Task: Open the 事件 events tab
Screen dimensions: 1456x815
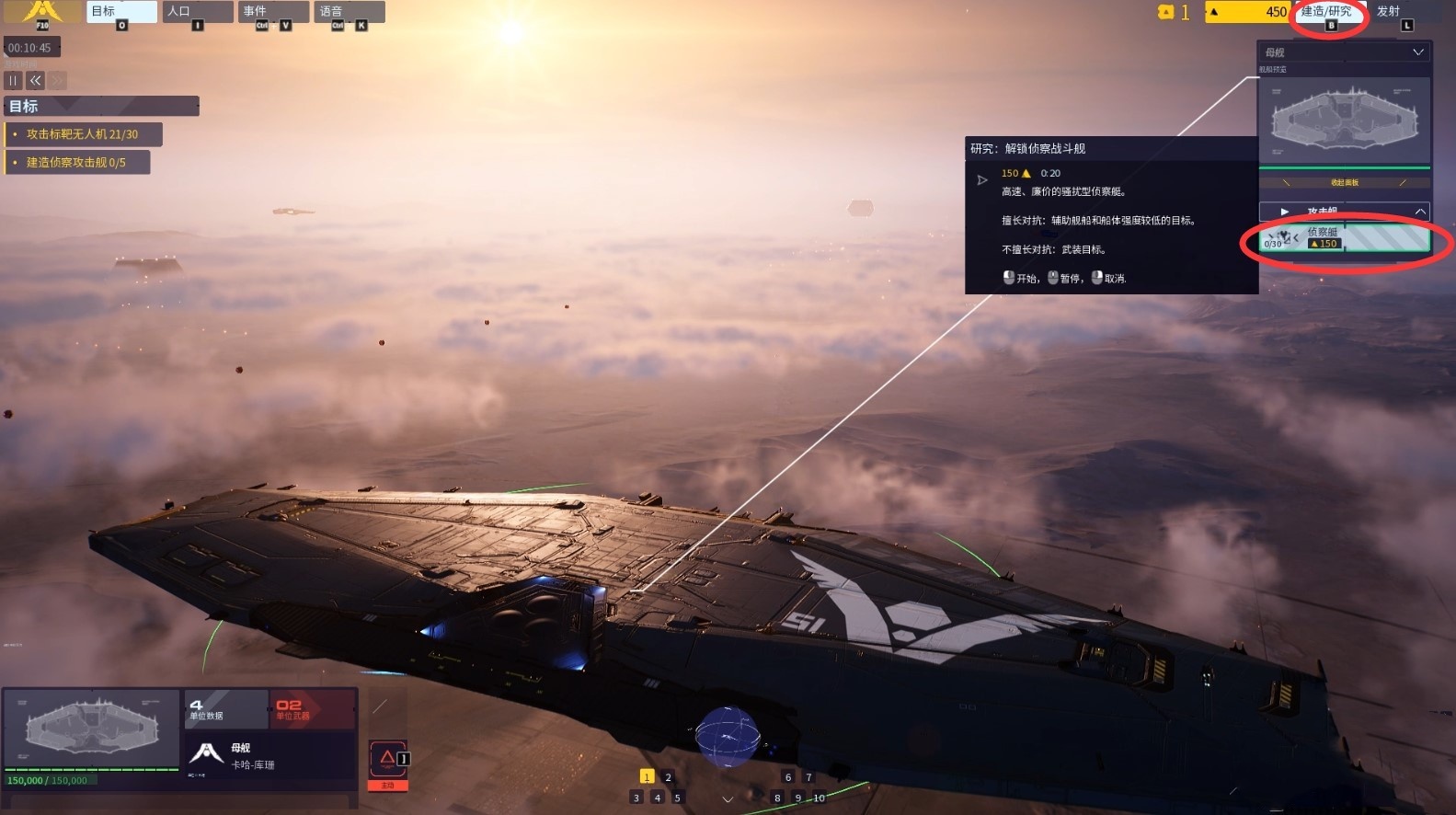Action: click(272, 12)
